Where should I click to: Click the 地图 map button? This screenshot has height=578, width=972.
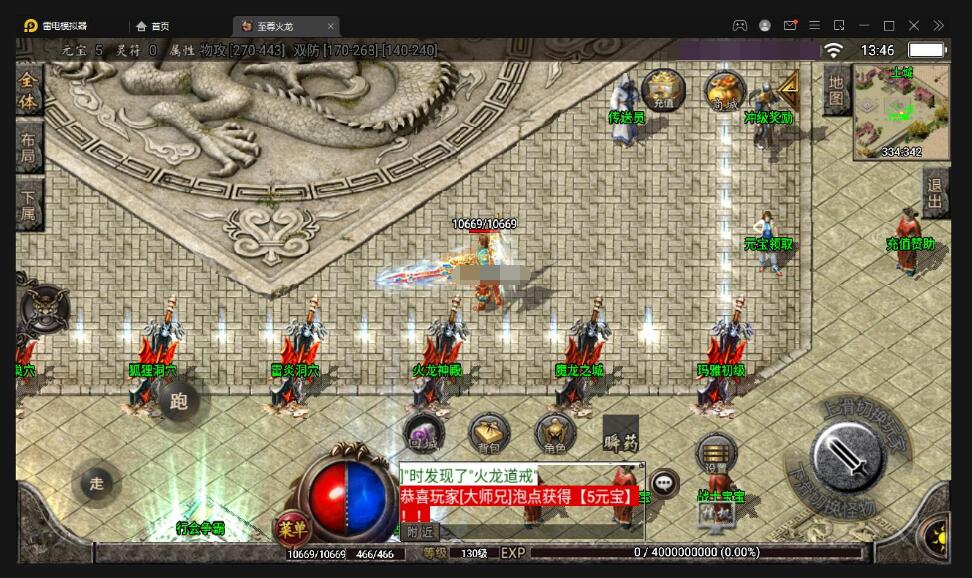[837, 90]
